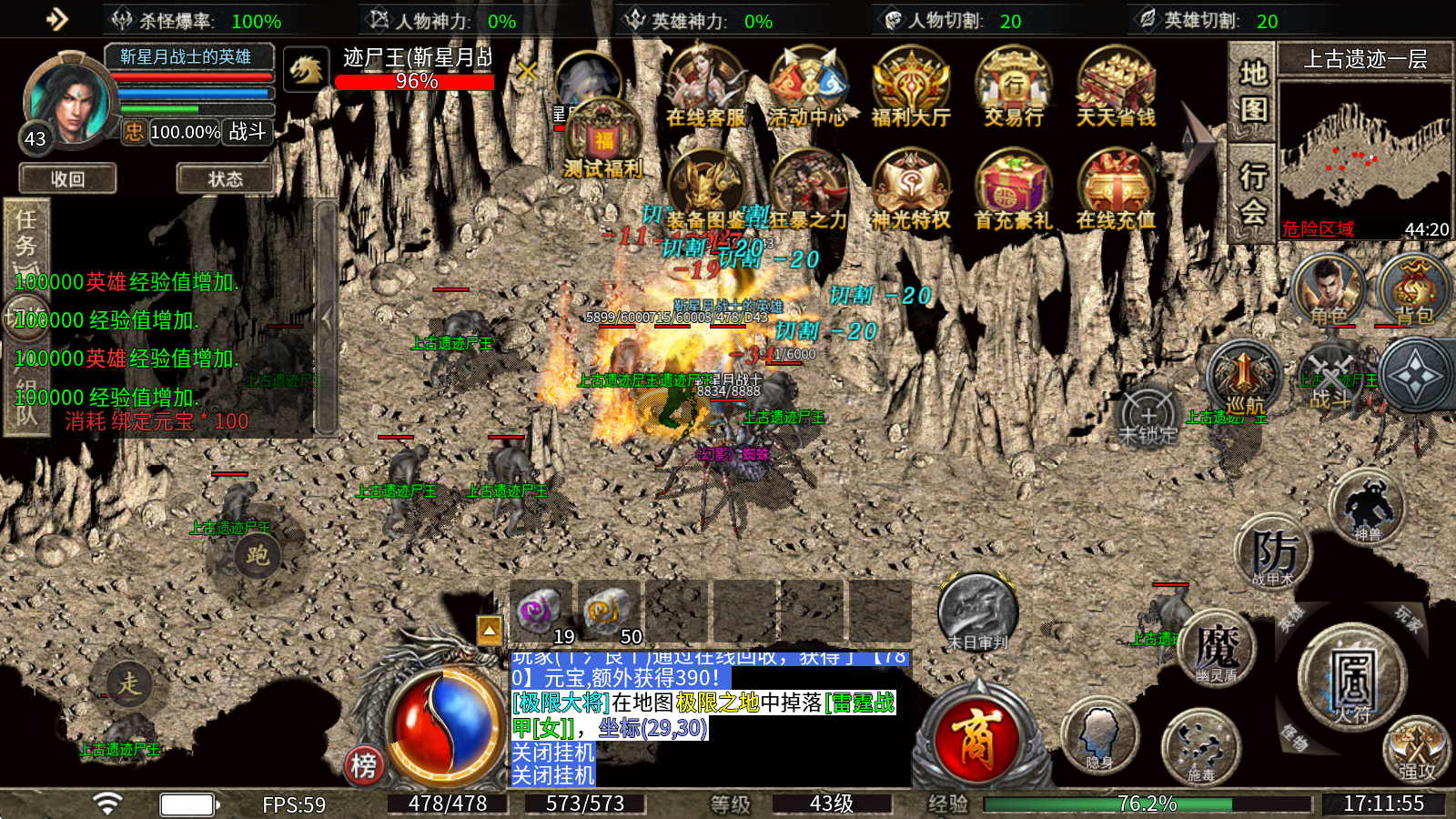The width and height of the screenshot is (1456, 819).
Task: Open the 在线客服 customer service icon
Action: [x=705, y=88]
